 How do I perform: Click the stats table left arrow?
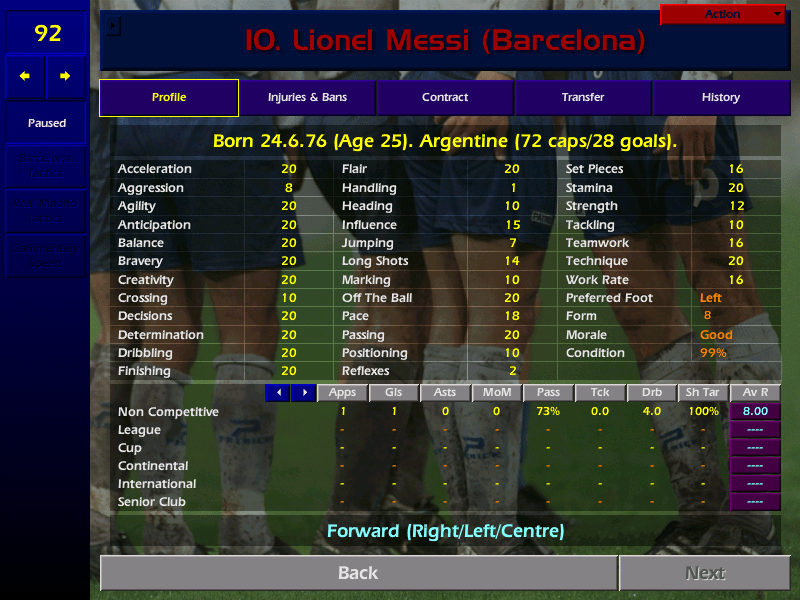[x=278, y=393]
